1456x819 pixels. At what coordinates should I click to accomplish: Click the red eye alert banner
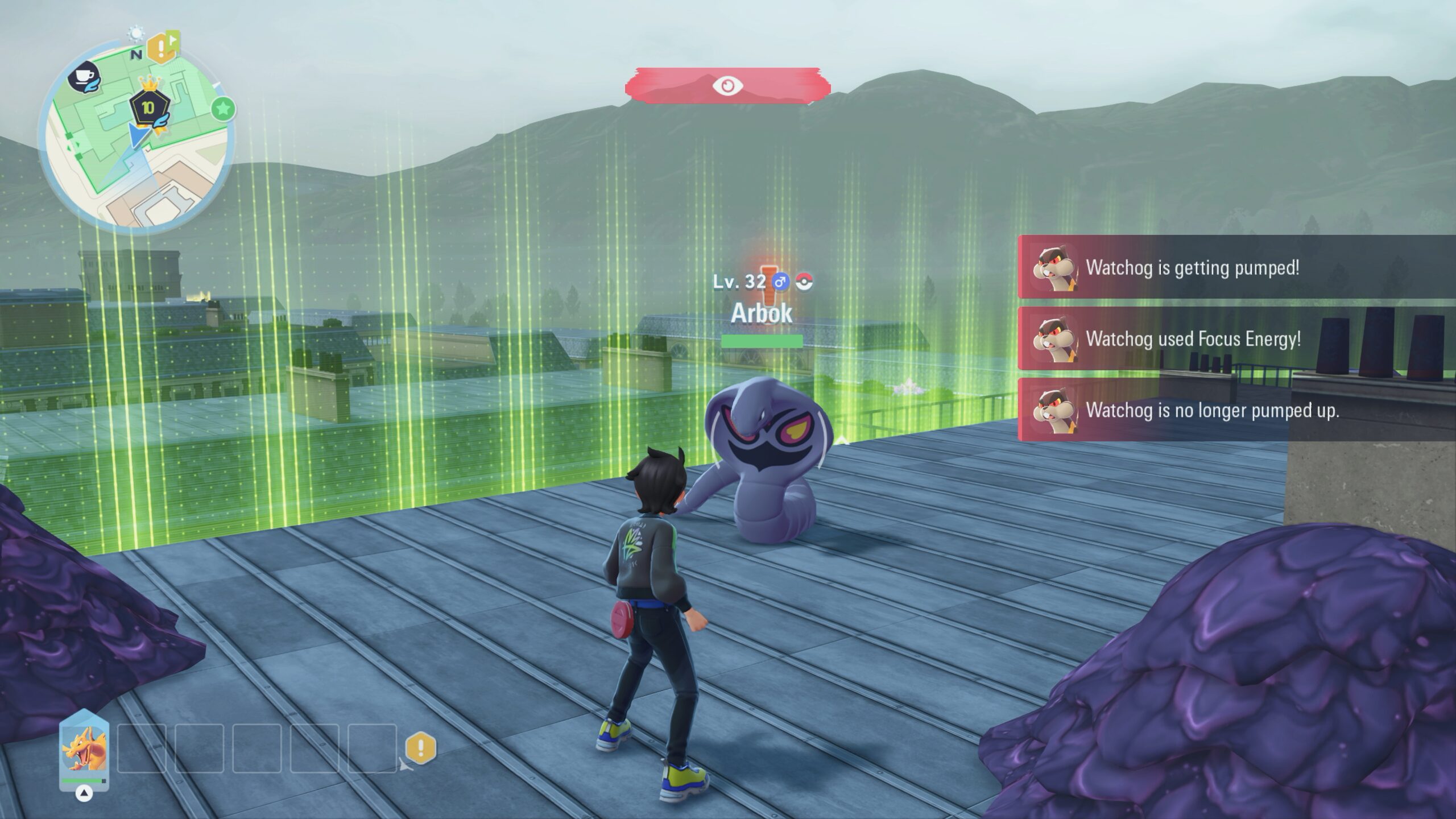727,86
